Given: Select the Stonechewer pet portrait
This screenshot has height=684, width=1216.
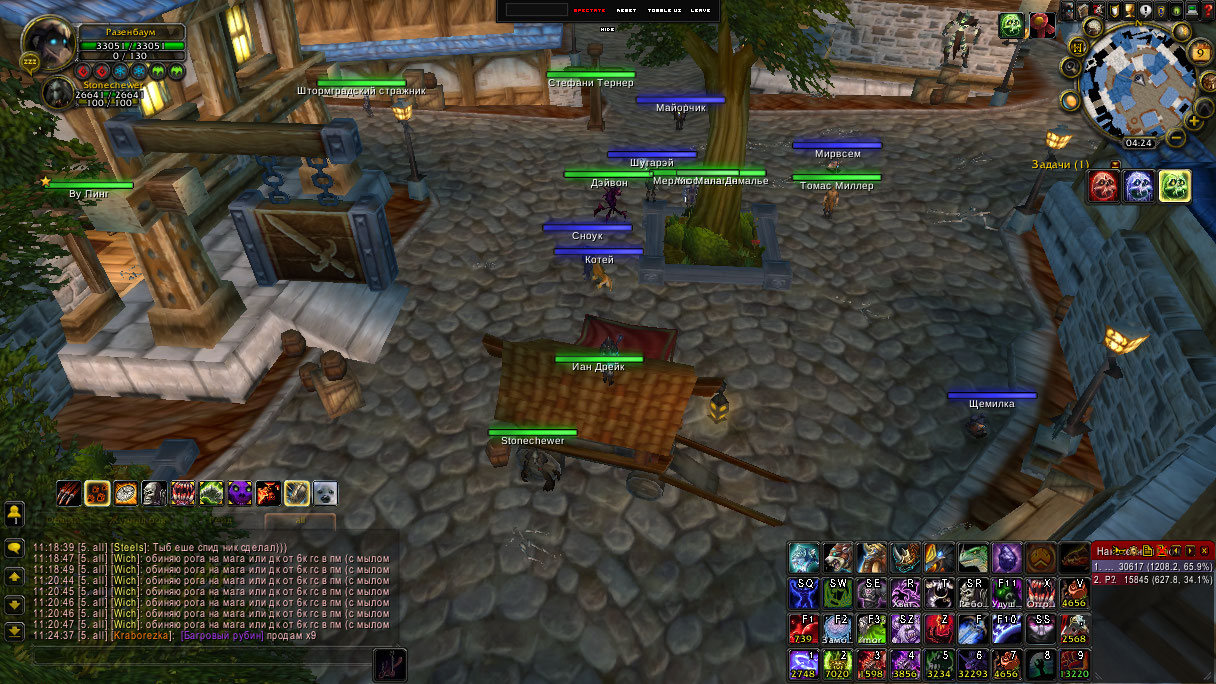Looking at the screenshot, I should [57, 93].
